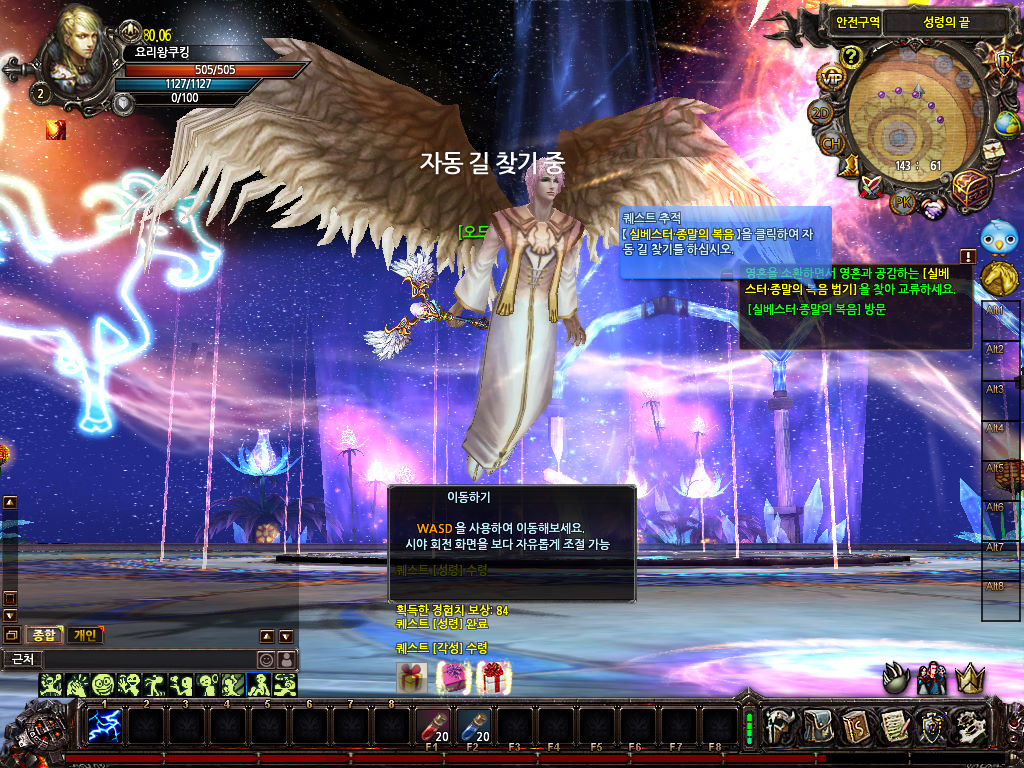Activate the lightning skill in hotbar
The width and height of the screenshot is (1024, 768).
105,725
